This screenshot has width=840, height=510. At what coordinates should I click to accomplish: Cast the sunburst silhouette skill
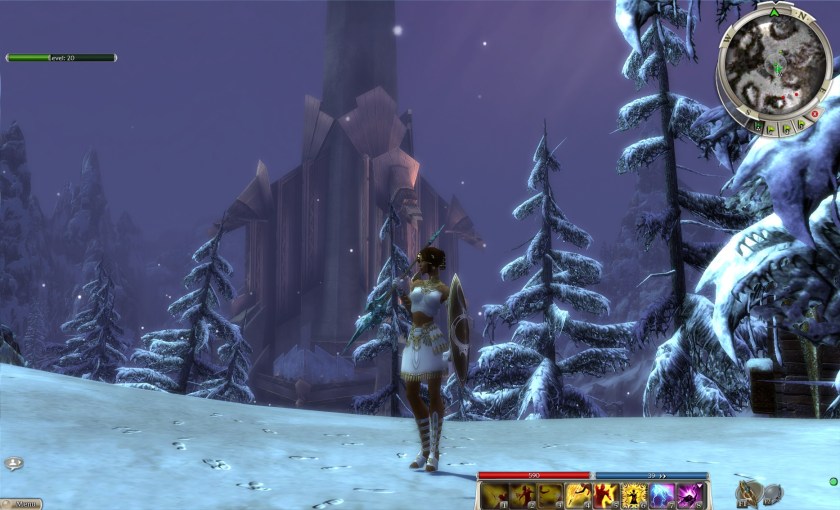tap(634, 495)
